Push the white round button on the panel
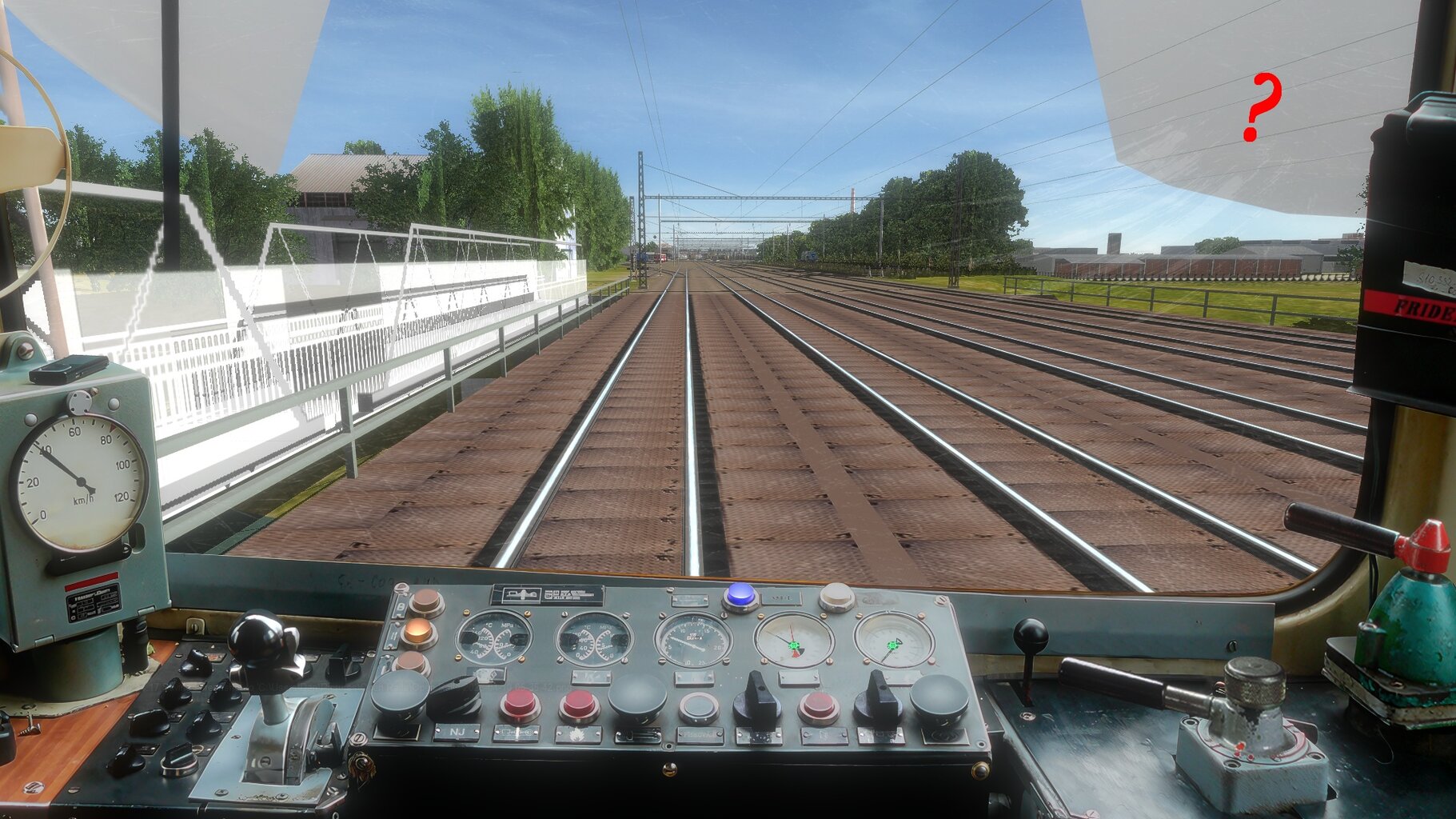Viewport: 1456px width, 819px height. coord(836,596)
